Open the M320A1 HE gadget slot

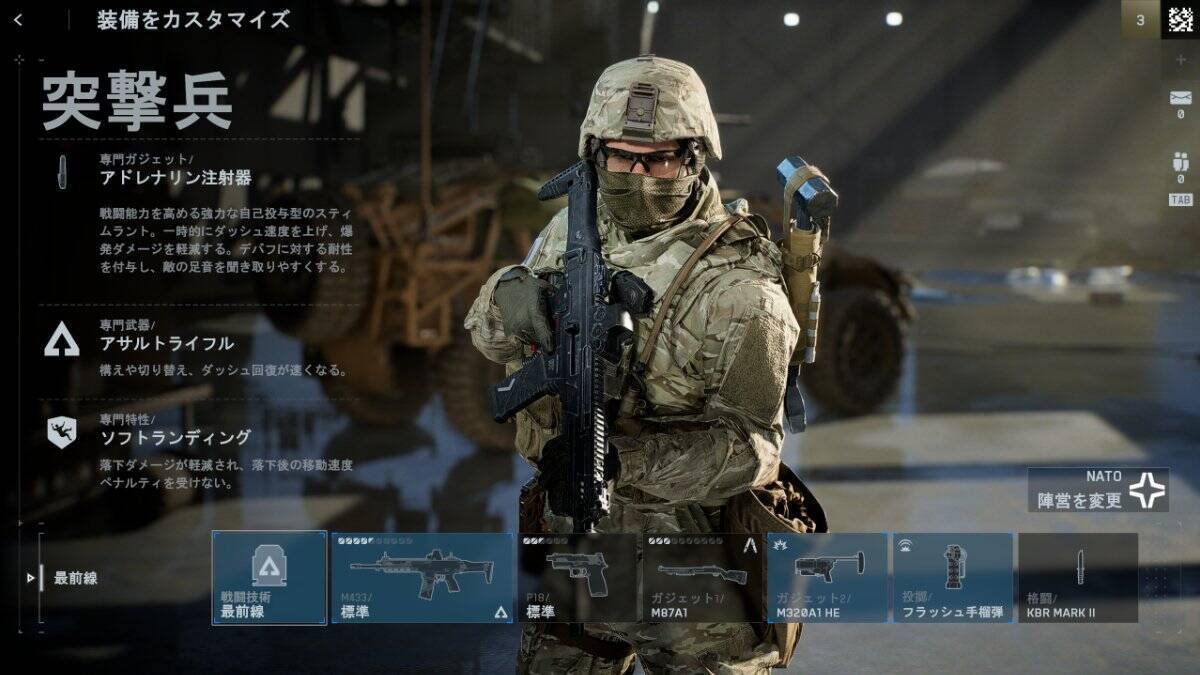(x=827, y=578)
